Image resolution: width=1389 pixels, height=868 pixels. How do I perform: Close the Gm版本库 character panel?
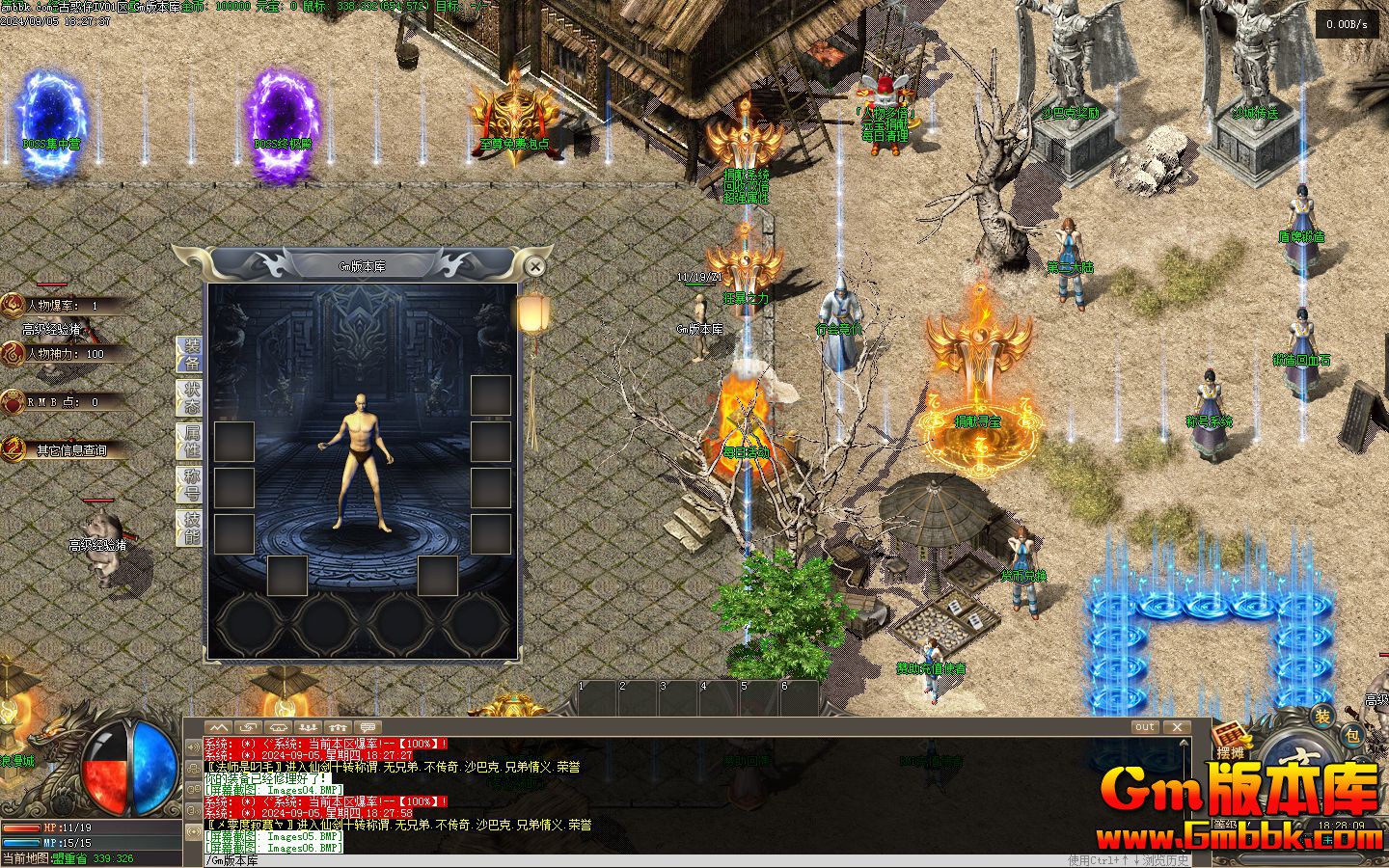[534, 266]
